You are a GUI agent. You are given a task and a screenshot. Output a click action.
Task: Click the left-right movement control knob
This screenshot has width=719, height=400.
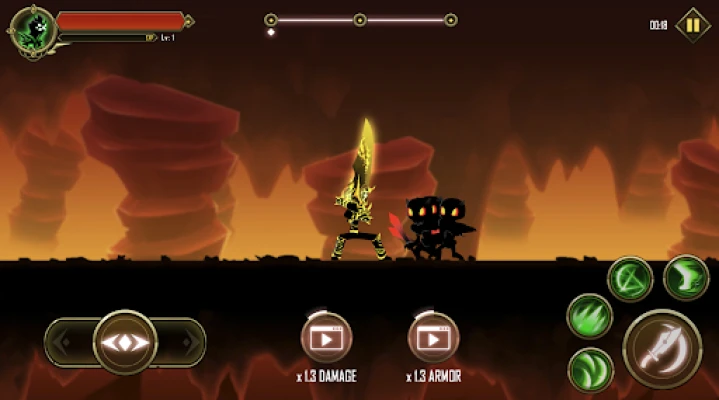point(125,342)
